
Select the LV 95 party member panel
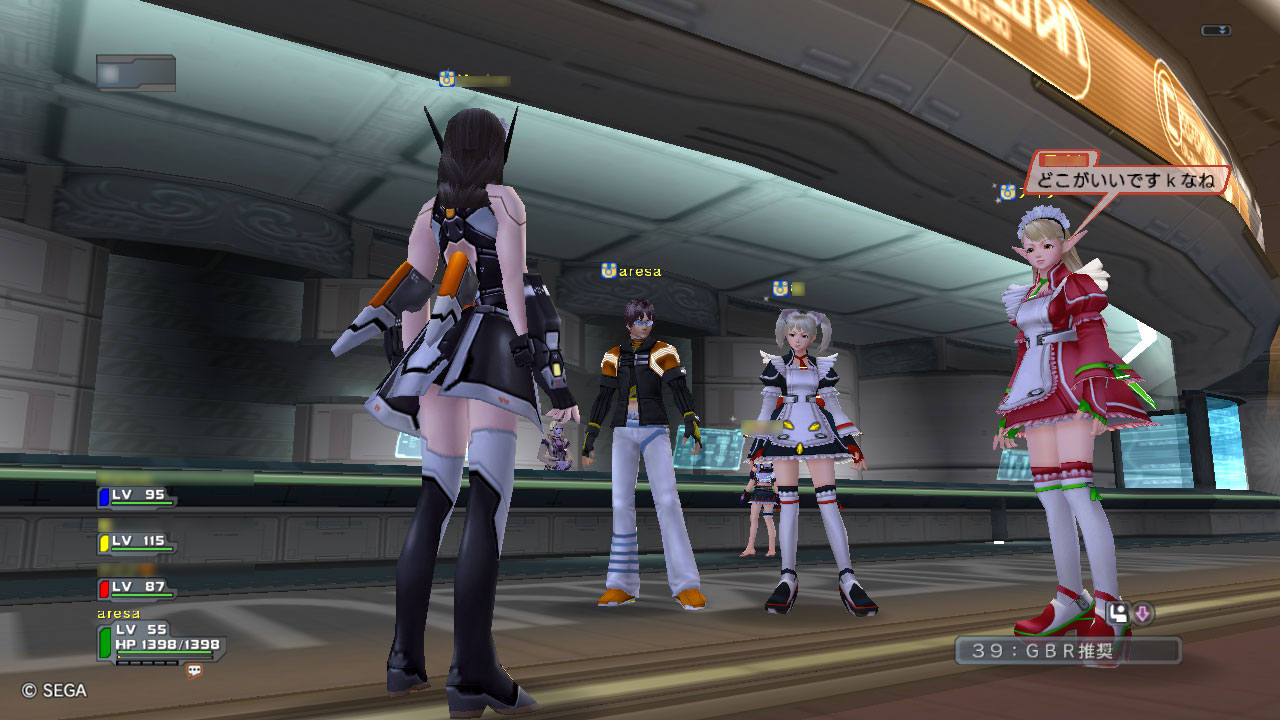pos(137,496)
